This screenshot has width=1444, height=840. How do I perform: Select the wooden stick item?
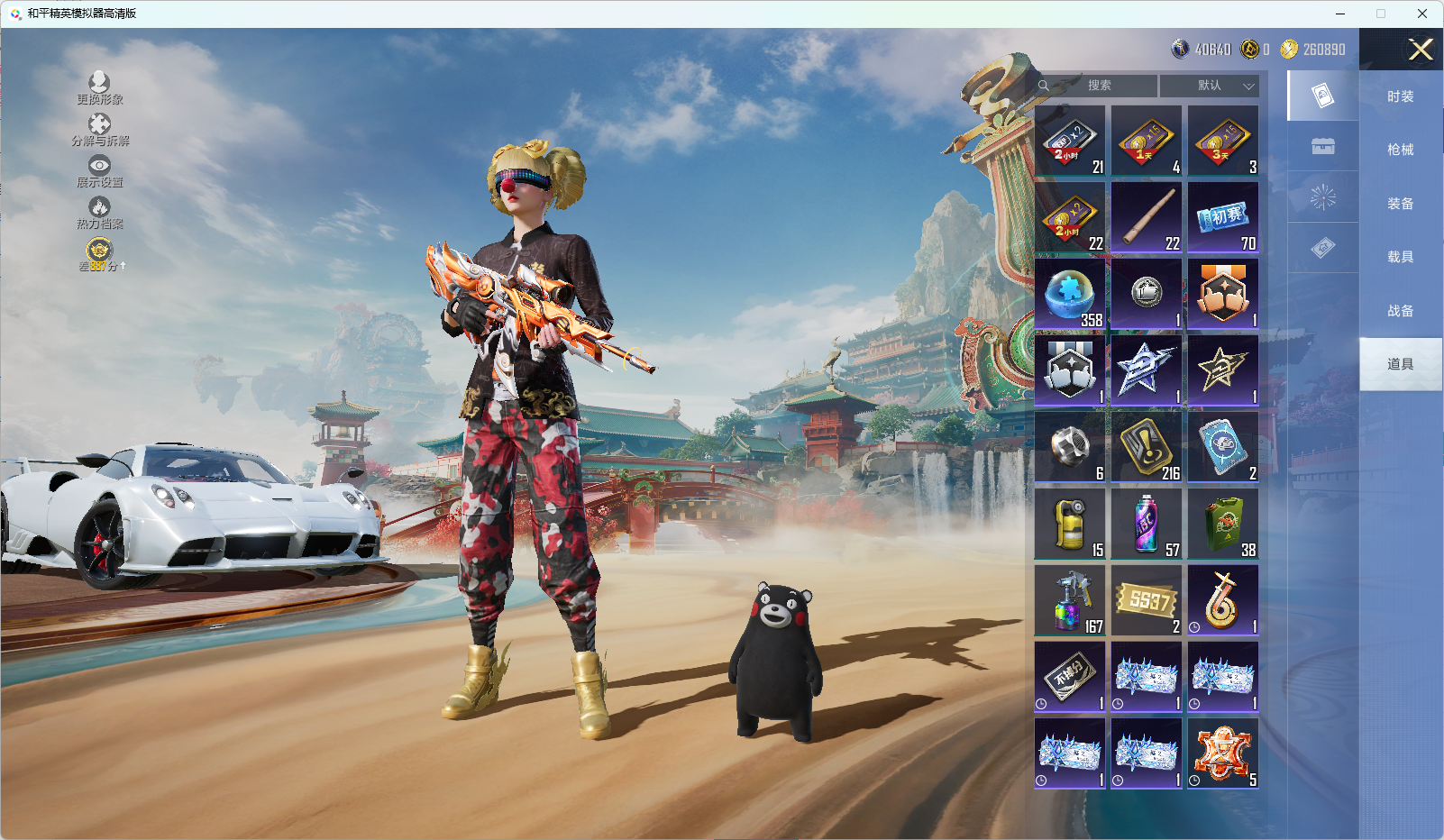(1147, 218)
